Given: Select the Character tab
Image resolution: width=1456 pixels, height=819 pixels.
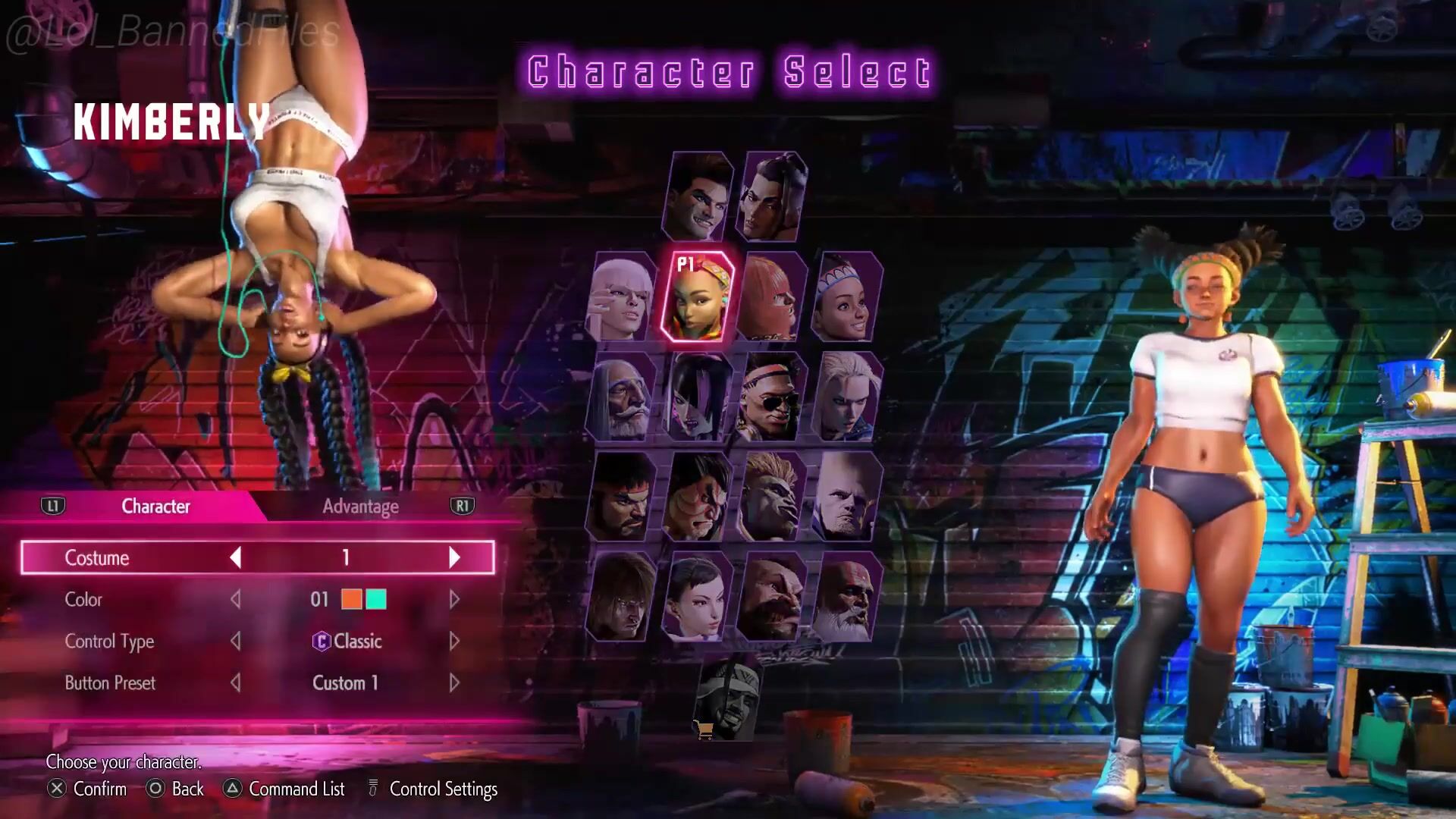Looking at the screenshot, I should click(x=155, y=507).
